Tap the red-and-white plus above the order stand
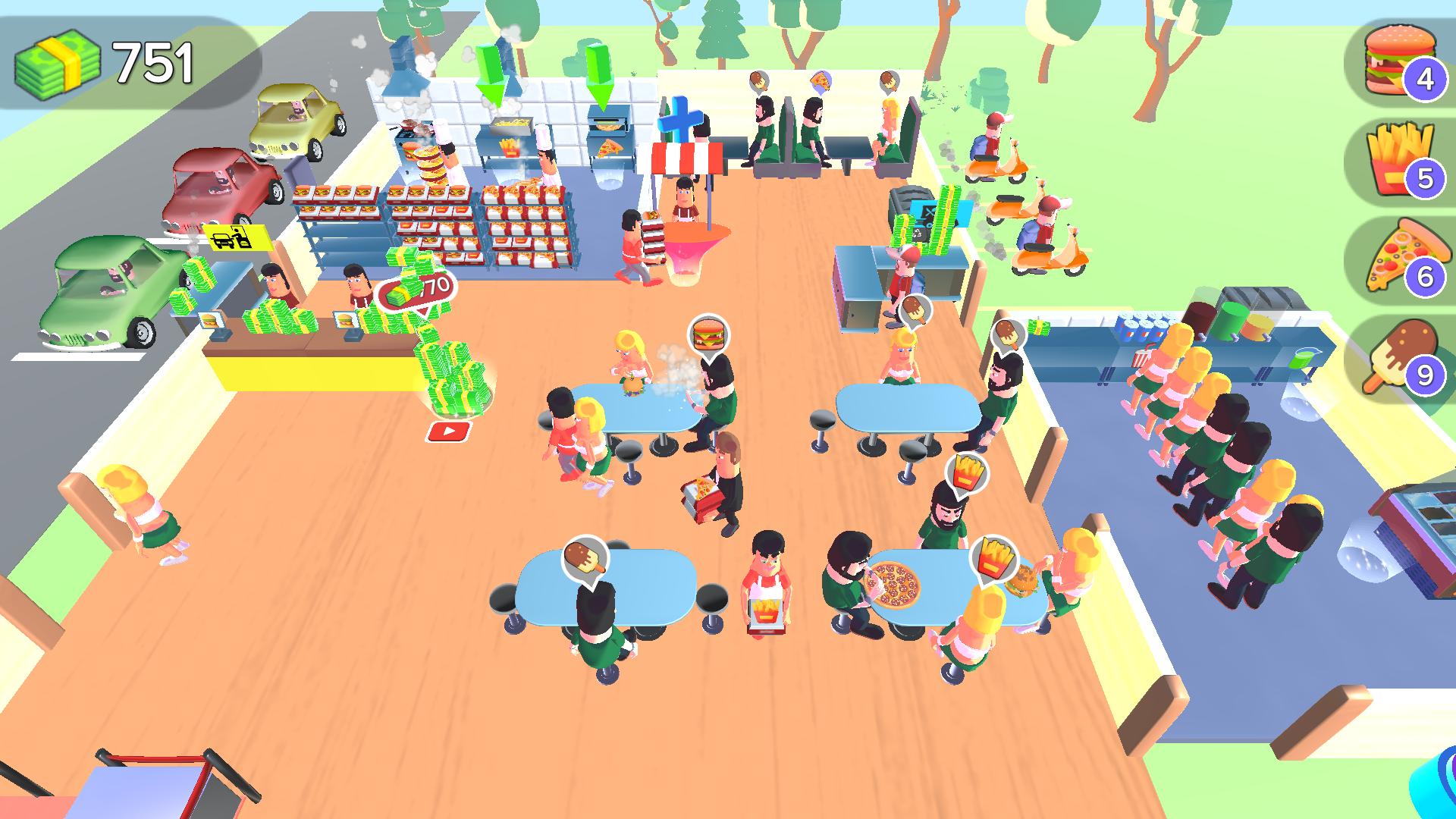This screenshot has width=1456, height=819. [681, 118]
